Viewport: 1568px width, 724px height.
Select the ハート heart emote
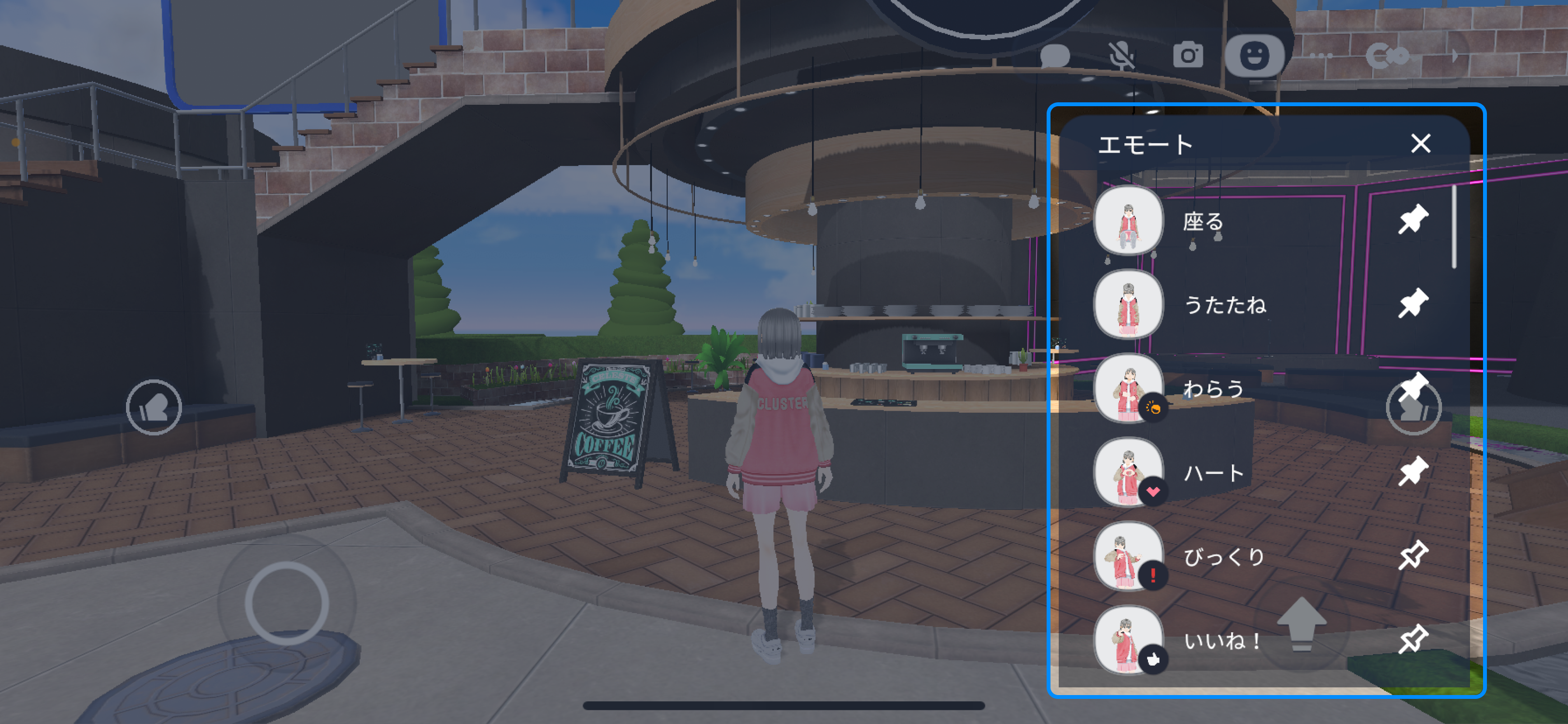point(1129,473)
